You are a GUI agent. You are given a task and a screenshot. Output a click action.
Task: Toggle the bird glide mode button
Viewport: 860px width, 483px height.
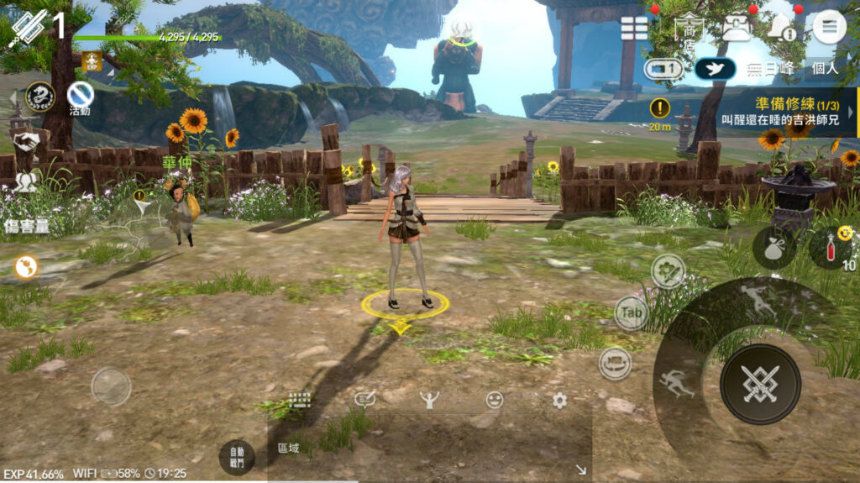pyautogui.click(x=715, y=69)
